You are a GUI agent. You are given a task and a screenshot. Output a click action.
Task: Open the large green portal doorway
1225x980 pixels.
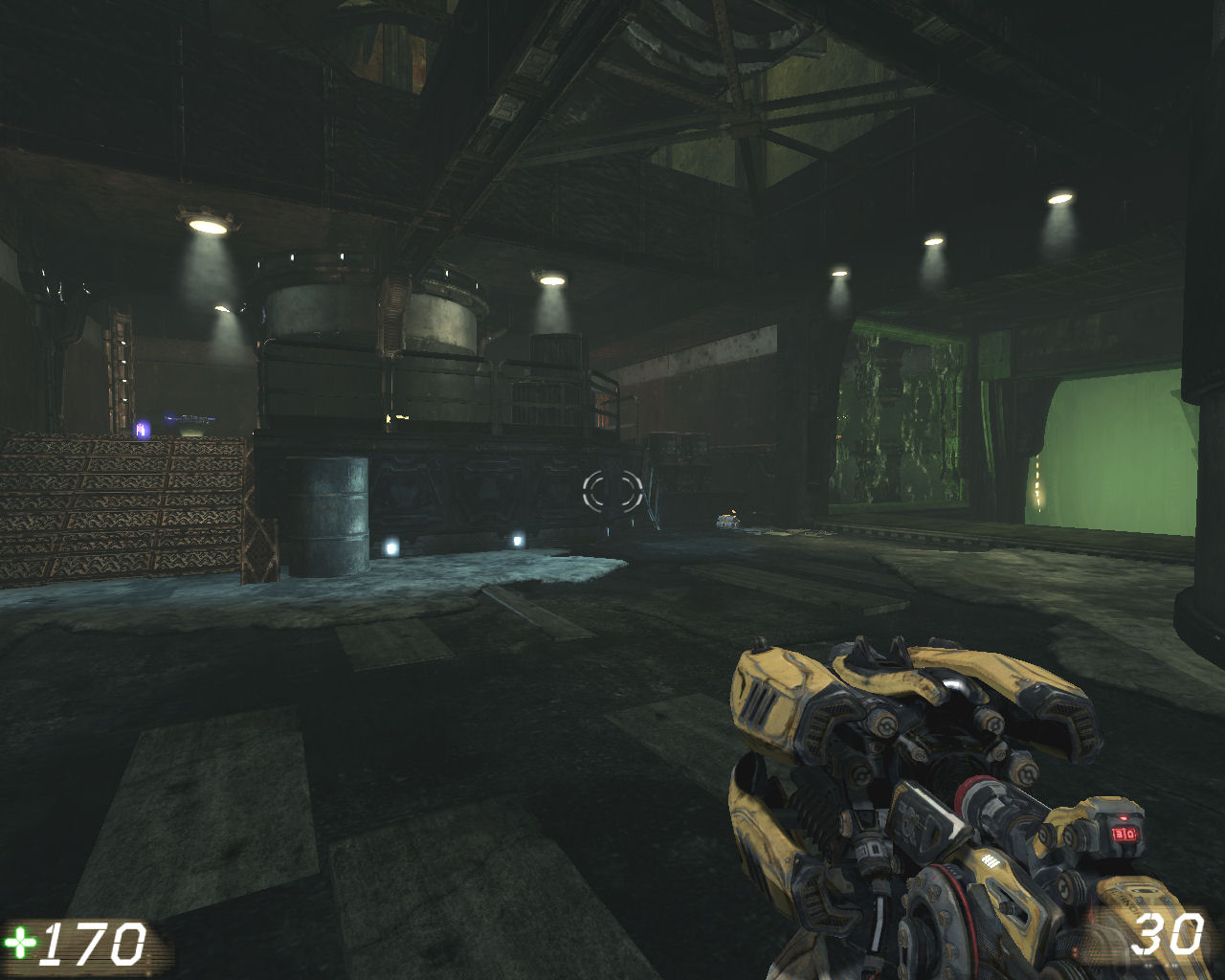pos(1110,450)
